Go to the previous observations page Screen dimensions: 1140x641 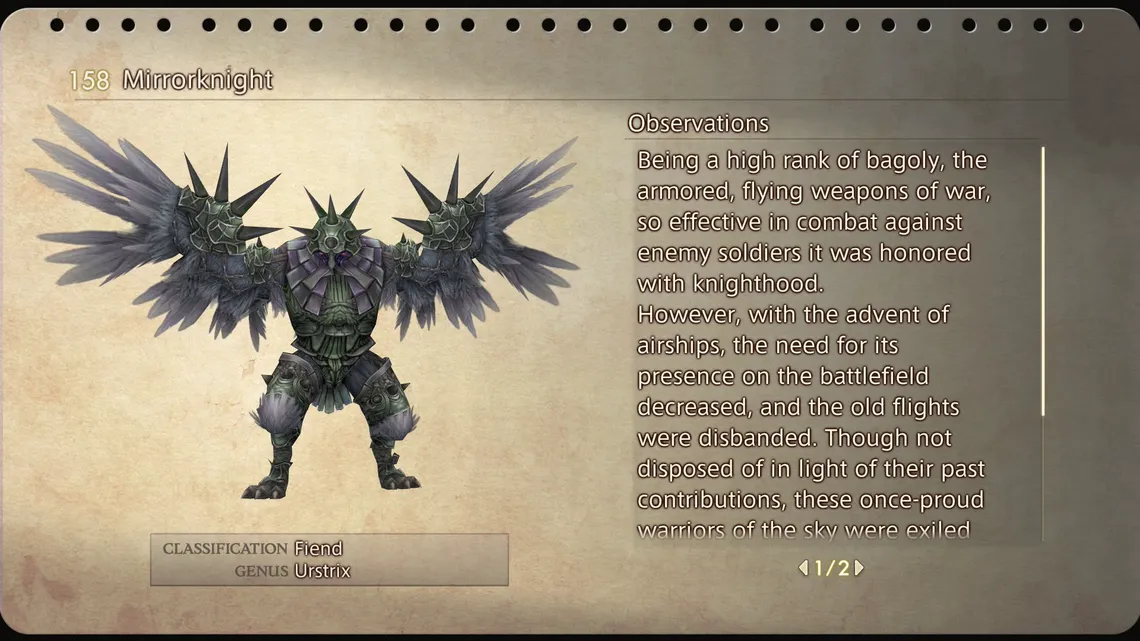tap(803, 568)
